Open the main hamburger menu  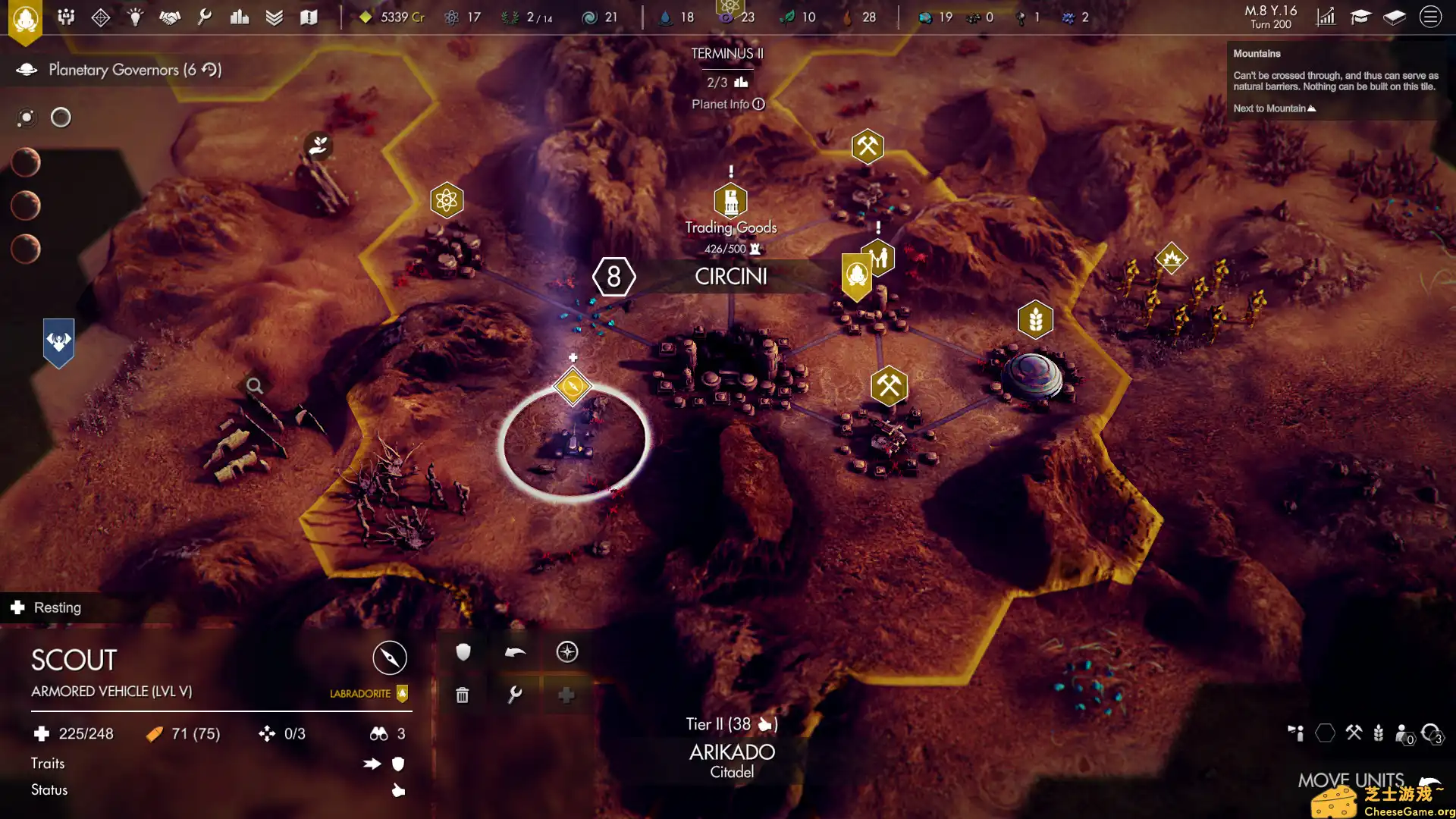1430,17
